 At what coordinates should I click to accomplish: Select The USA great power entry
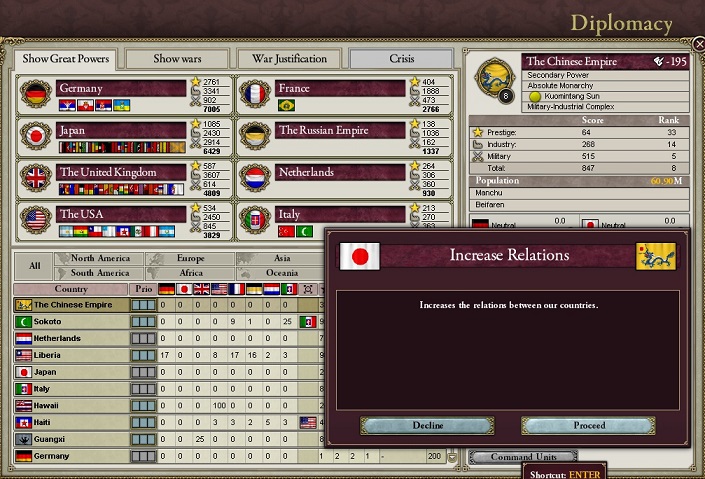[121, 214]
